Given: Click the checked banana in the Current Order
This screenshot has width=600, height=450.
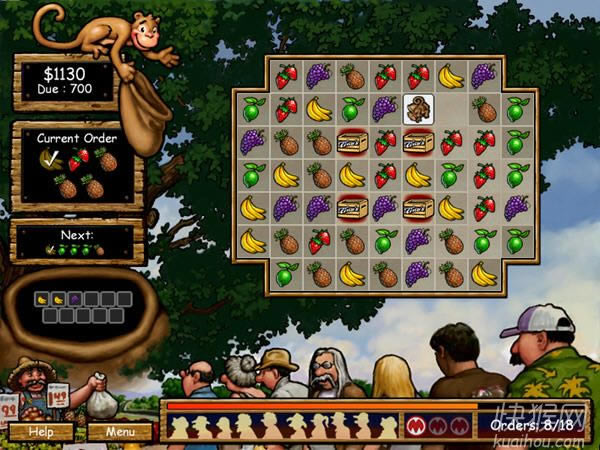Looking at the screenshot, I should [49, 159].
